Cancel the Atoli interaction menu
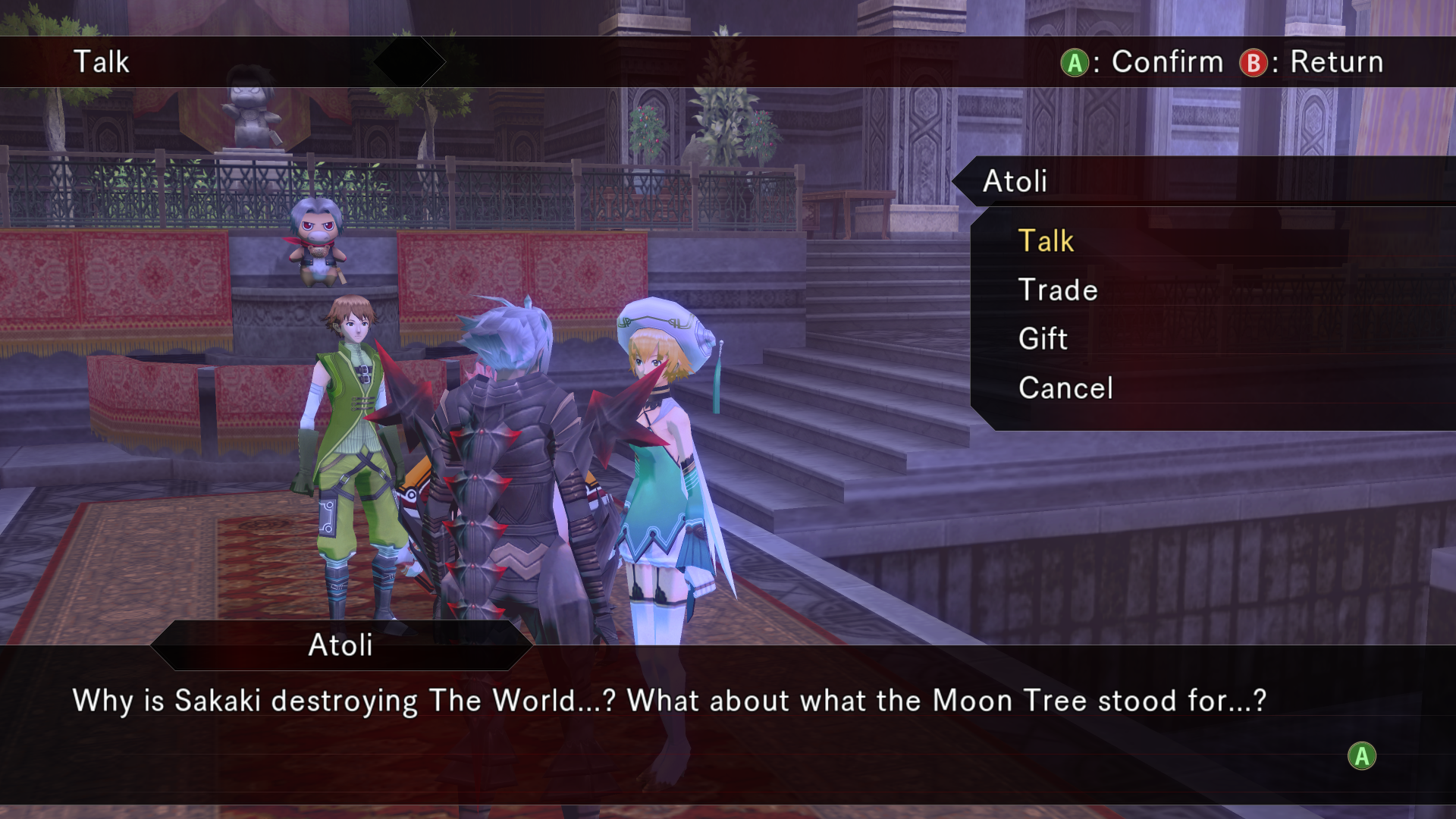The height and width of the screenshot is (819, 1456). (1065, 388)
